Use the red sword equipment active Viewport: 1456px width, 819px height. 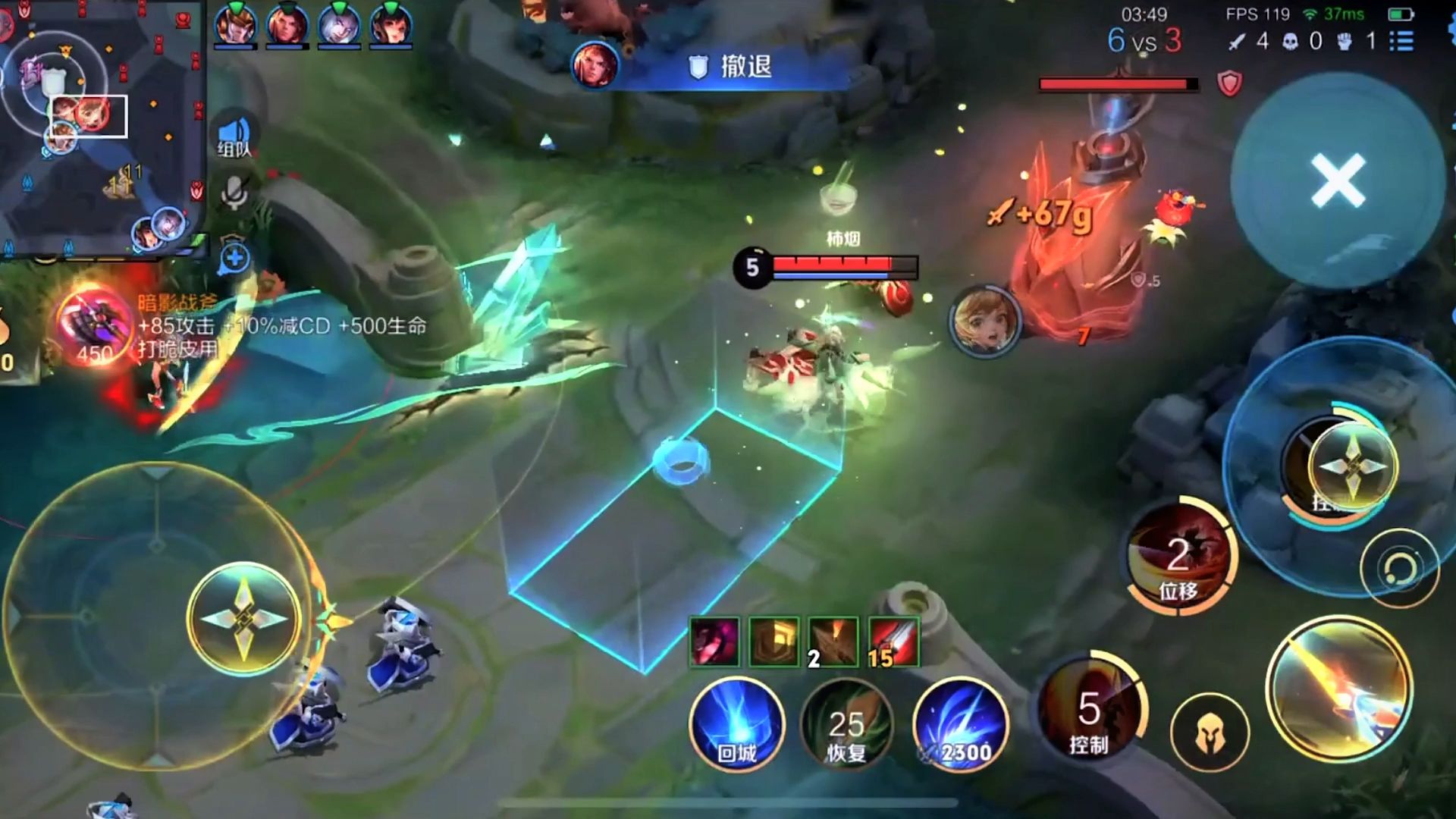pyautogui.click(x=893, y=642)
